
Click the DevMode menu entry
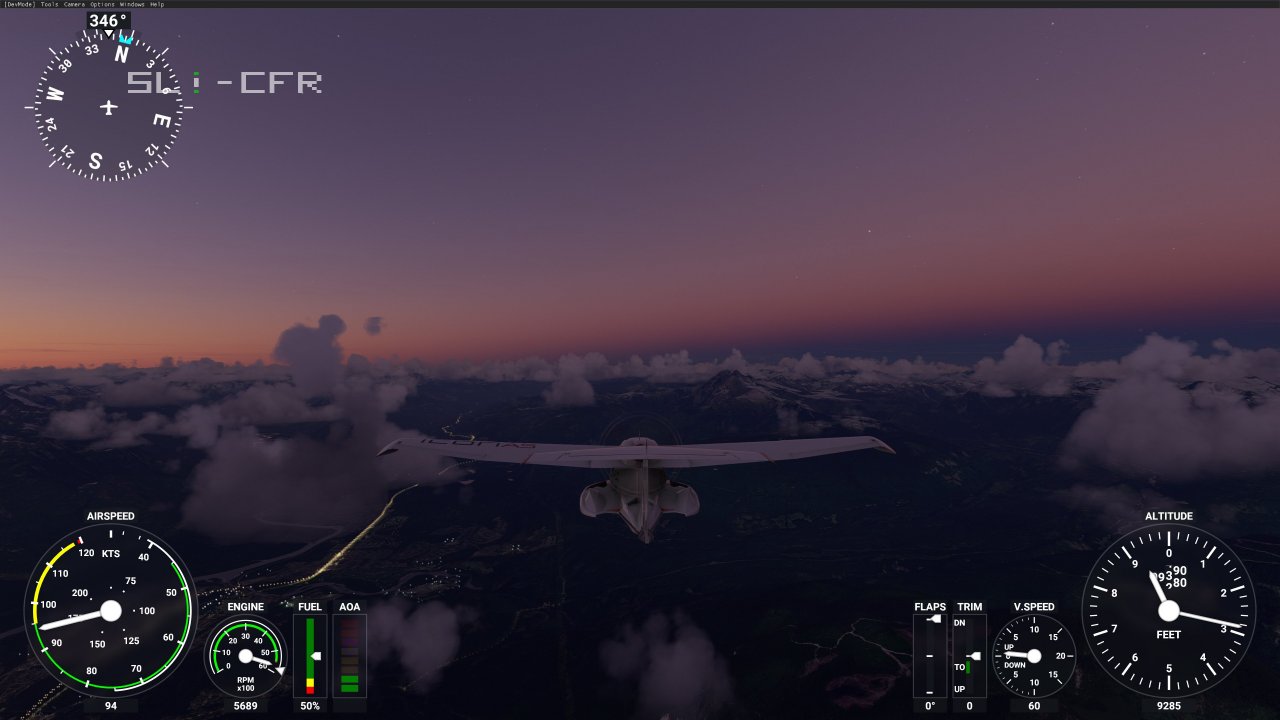(20, 4)
